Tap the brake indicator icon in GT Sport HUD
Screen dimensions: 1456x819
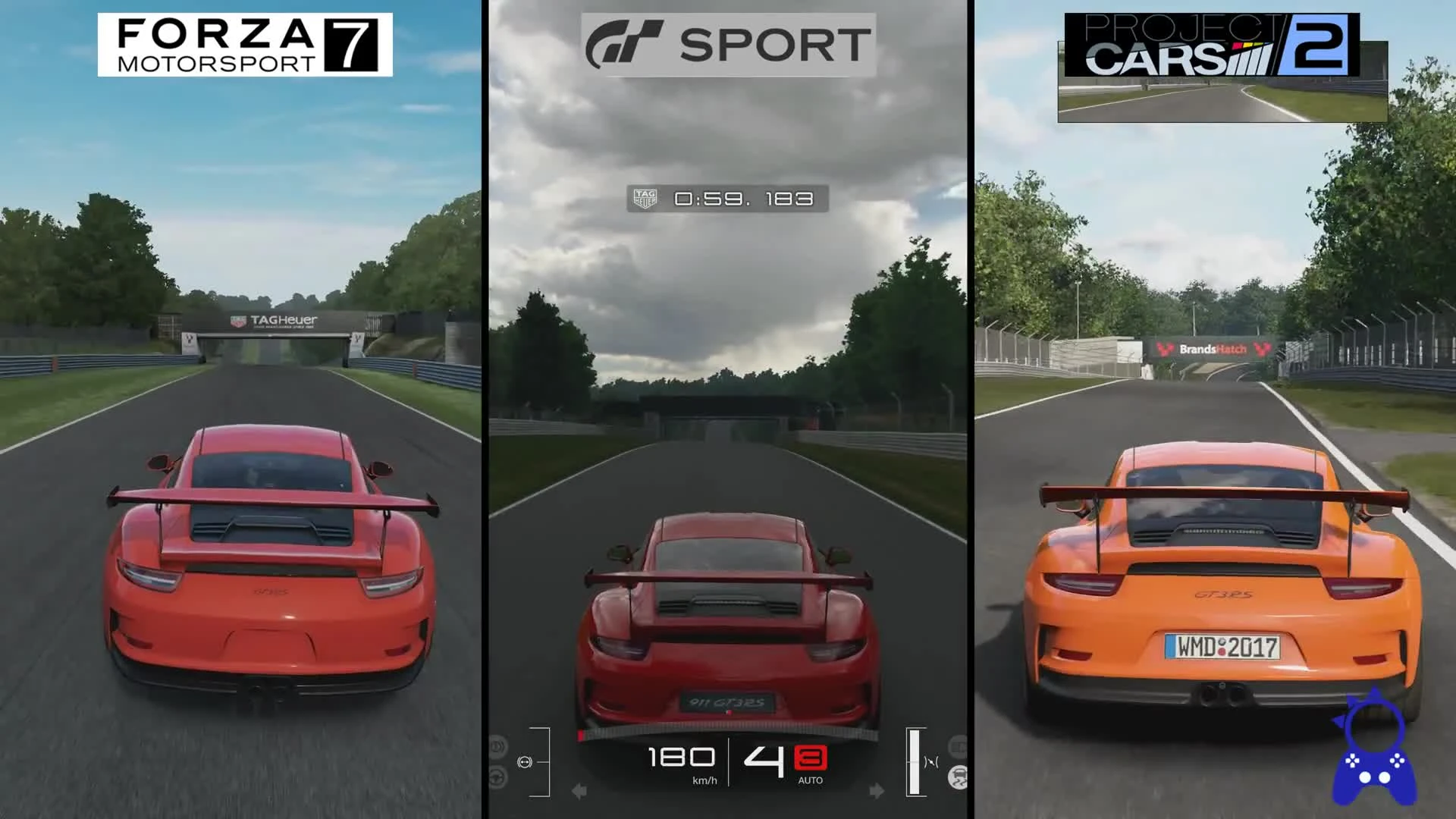(x=525, y=762)
